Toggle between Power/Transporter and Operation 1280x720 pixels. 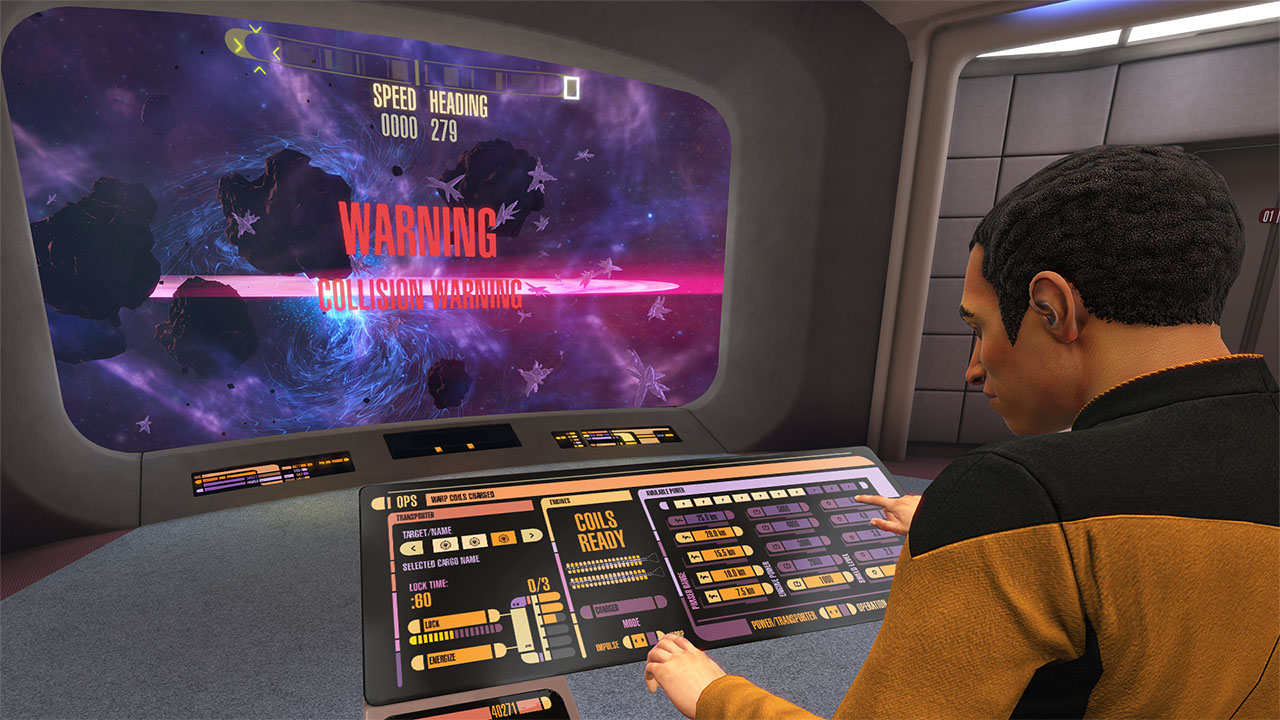click(x=833, y=611)
